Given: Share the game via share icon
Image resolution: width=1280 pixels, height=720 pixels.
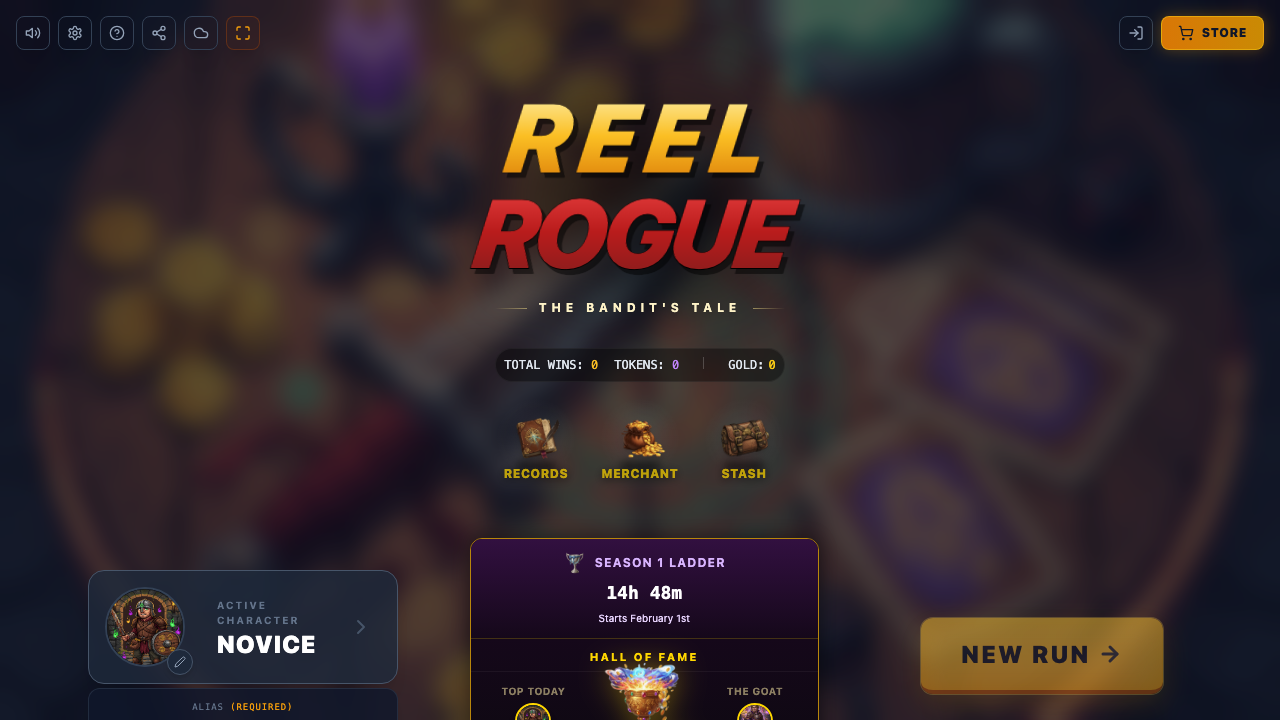Looking at the screenshot, I should click(158, 32).
